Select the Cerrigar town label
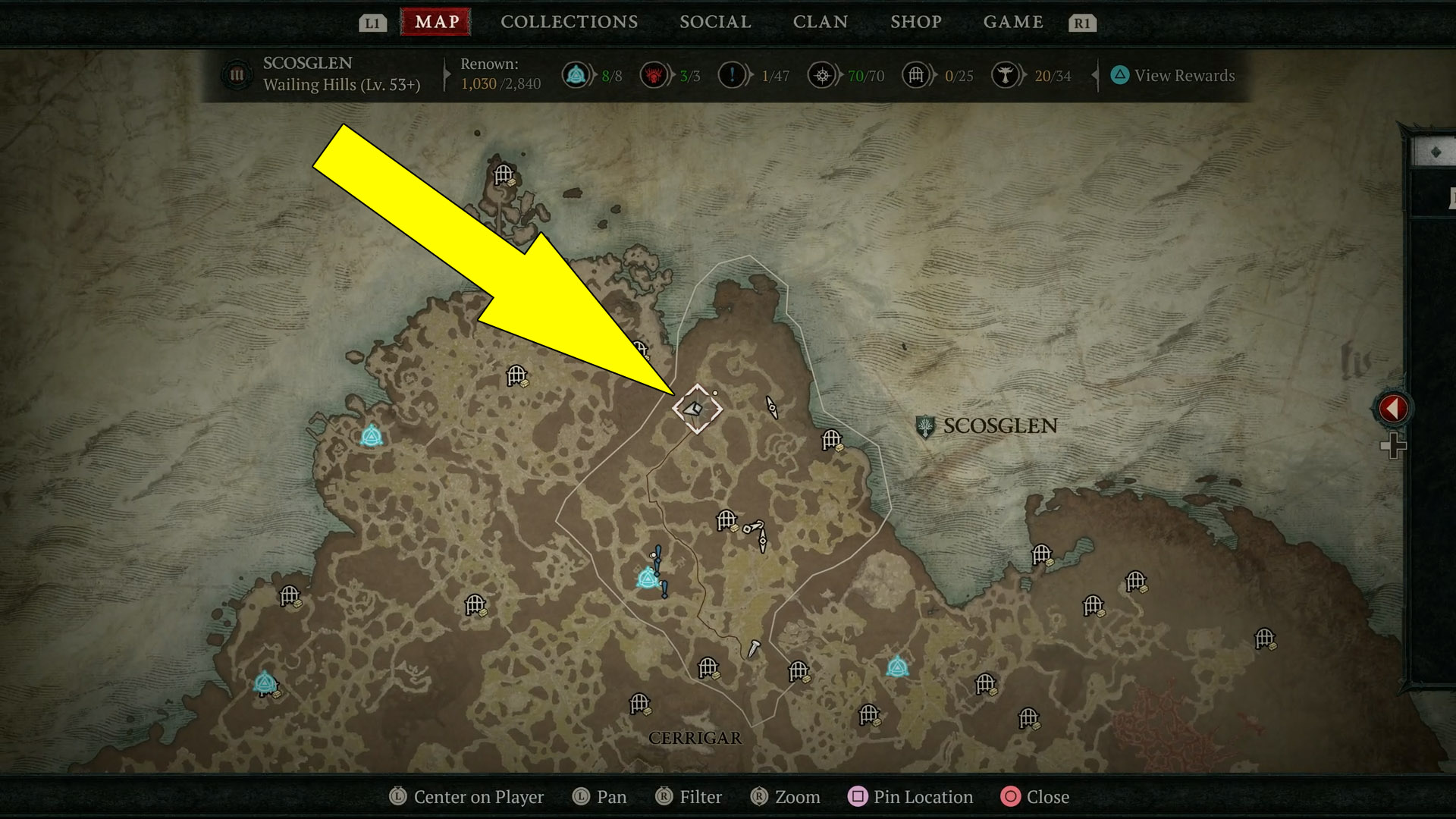The image size is (1456, 819). (695, 738)
